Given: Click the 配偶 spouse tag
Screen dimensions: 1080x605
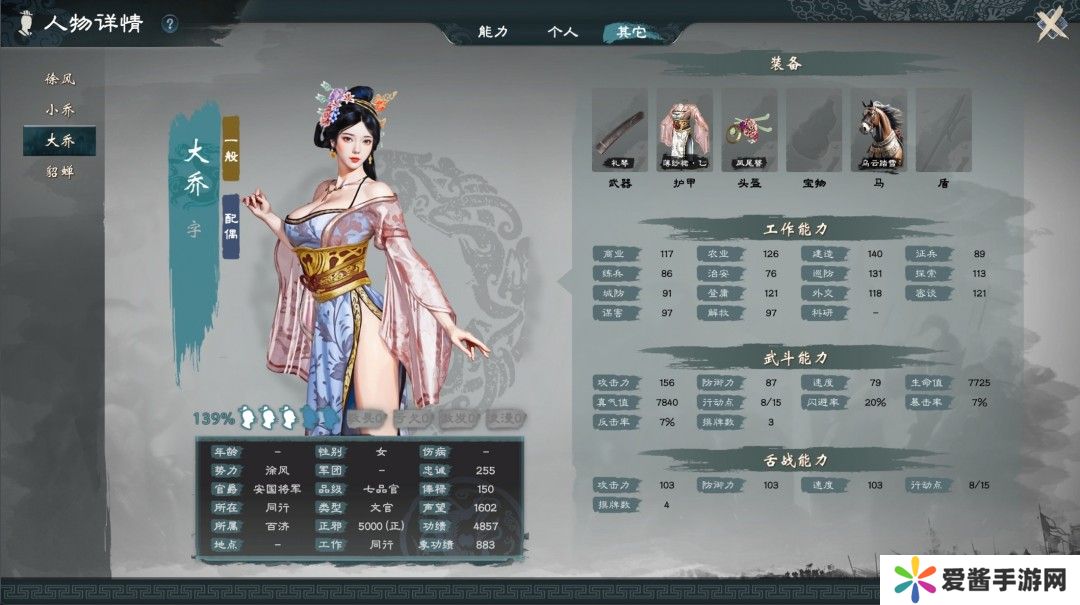Looking at the screenshot, I should click(231, 226).
